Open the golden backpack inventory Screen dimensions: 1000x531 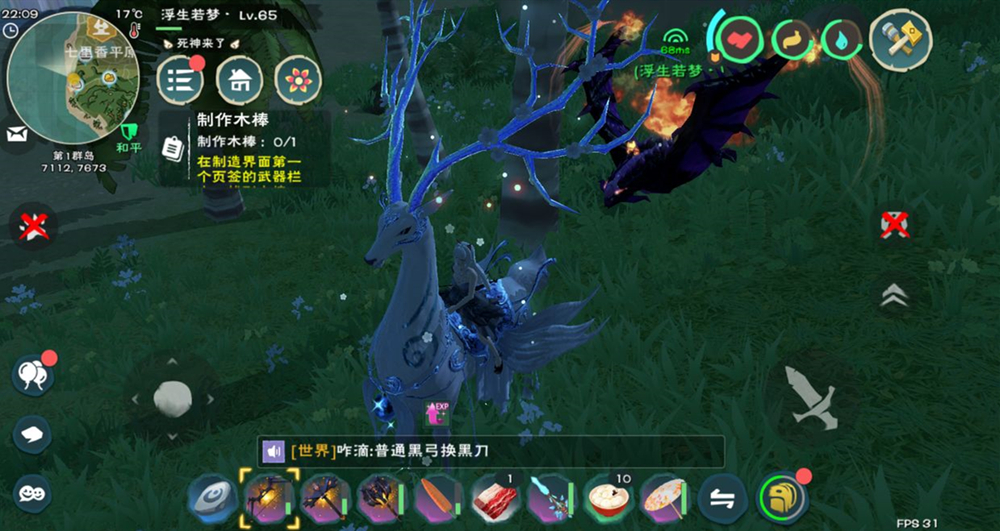tap(783, 496)
